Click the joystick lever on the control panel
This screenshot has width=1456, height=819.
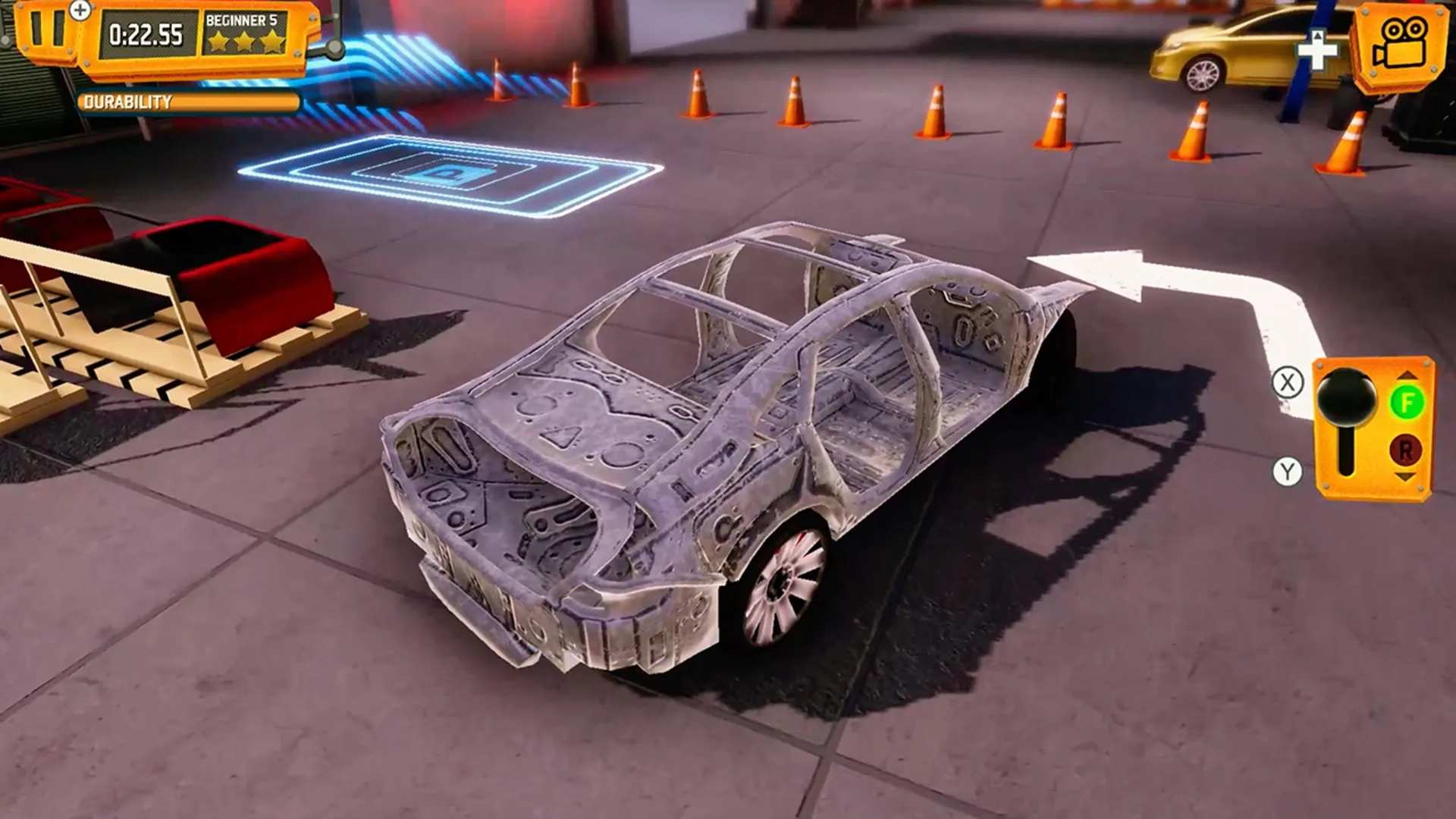click(x=1348, y=398)
